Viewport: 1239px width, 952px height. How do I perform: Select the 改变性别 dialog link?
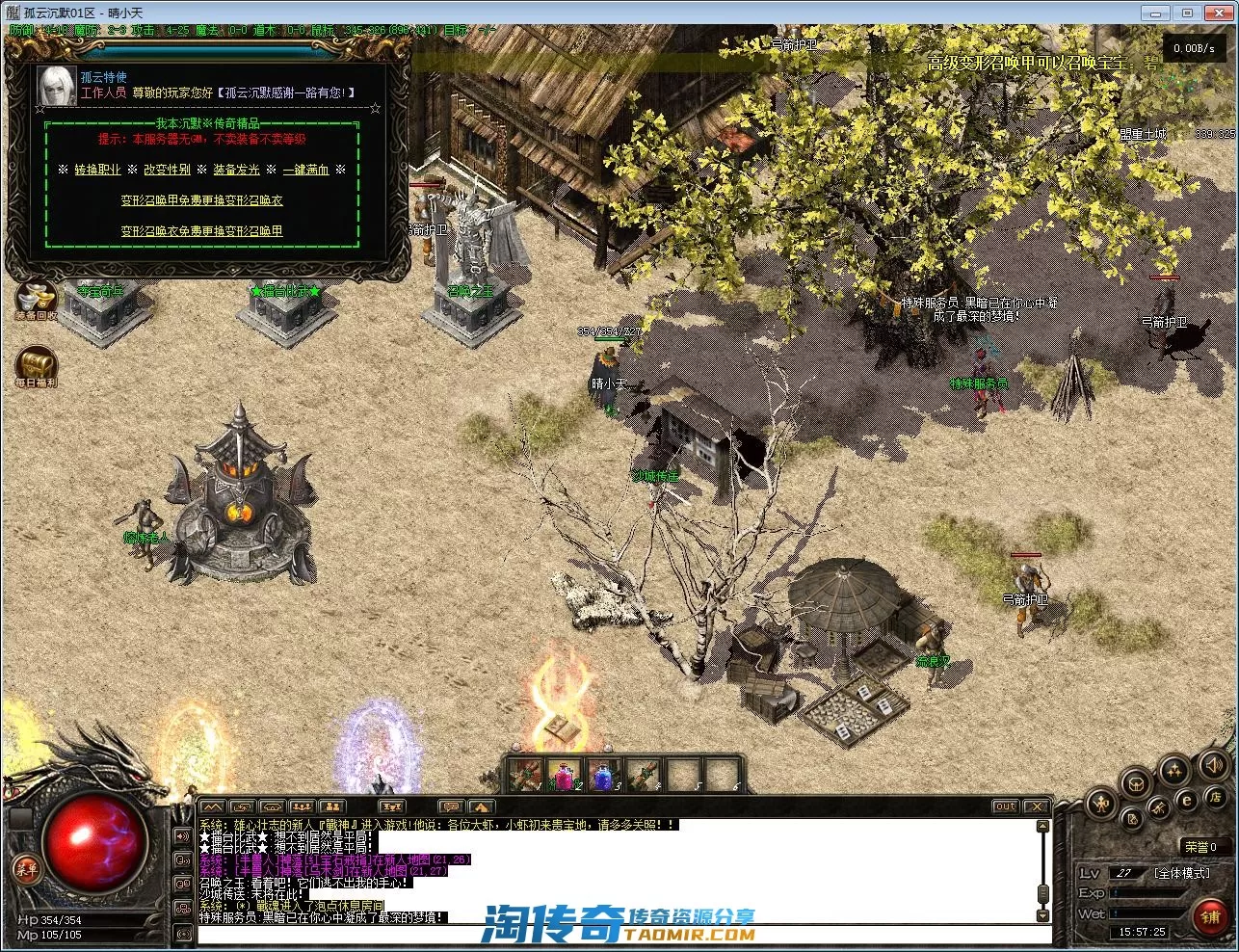tap(167, 170)
